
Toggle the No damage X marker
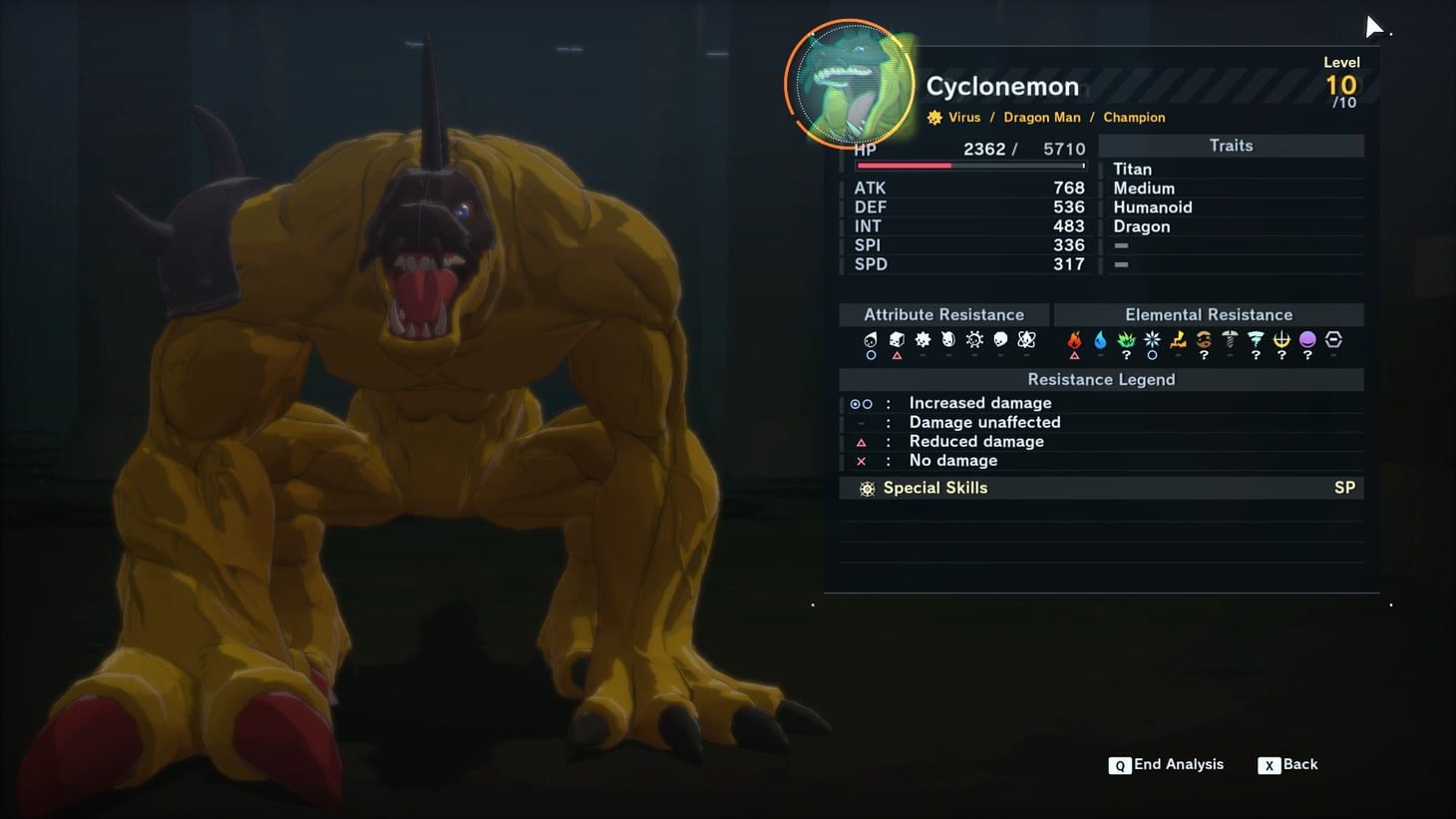coord(861,461)
